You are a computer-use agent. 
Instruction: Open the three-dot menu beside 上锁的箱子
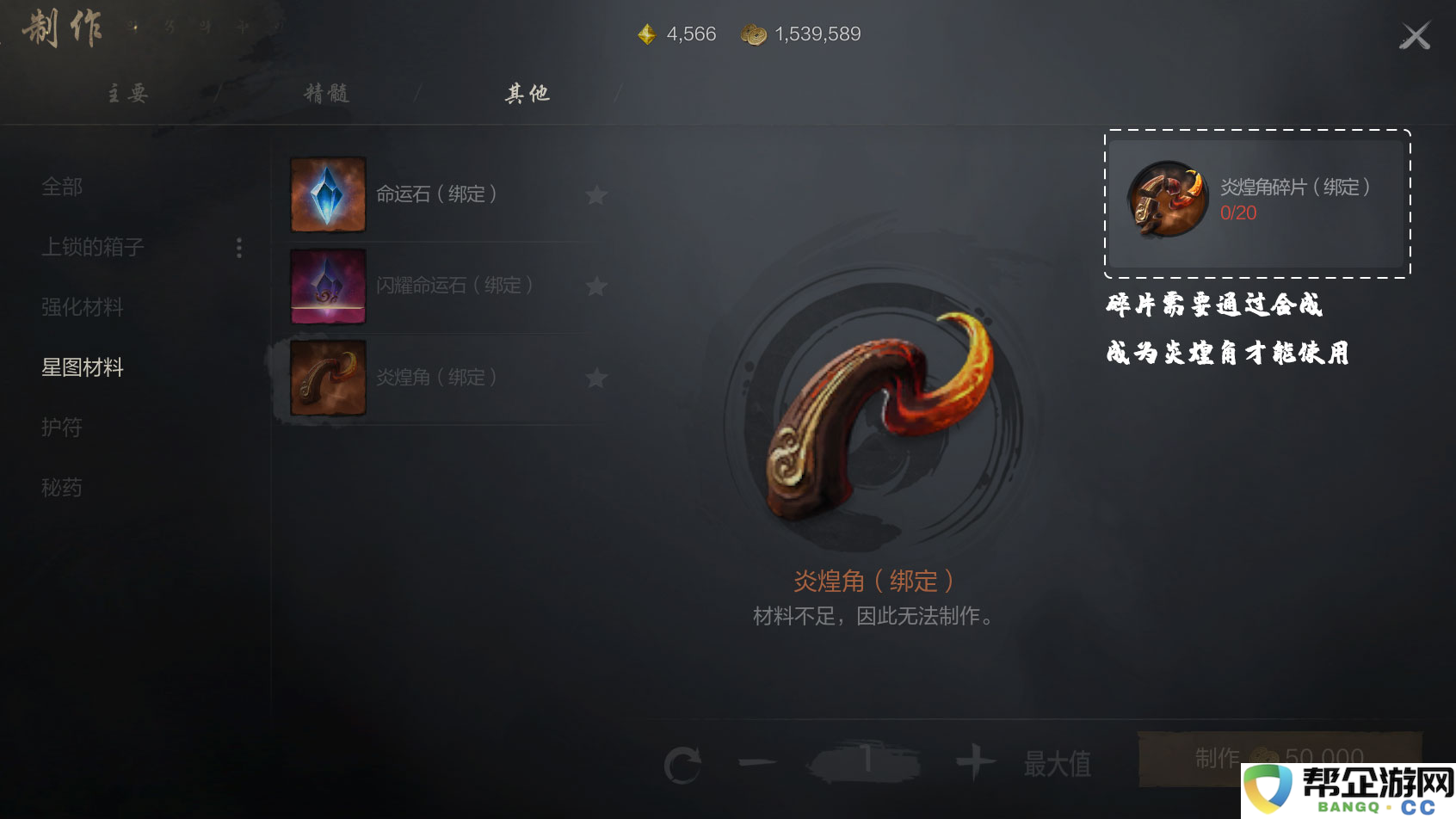(x=238, y=248)
